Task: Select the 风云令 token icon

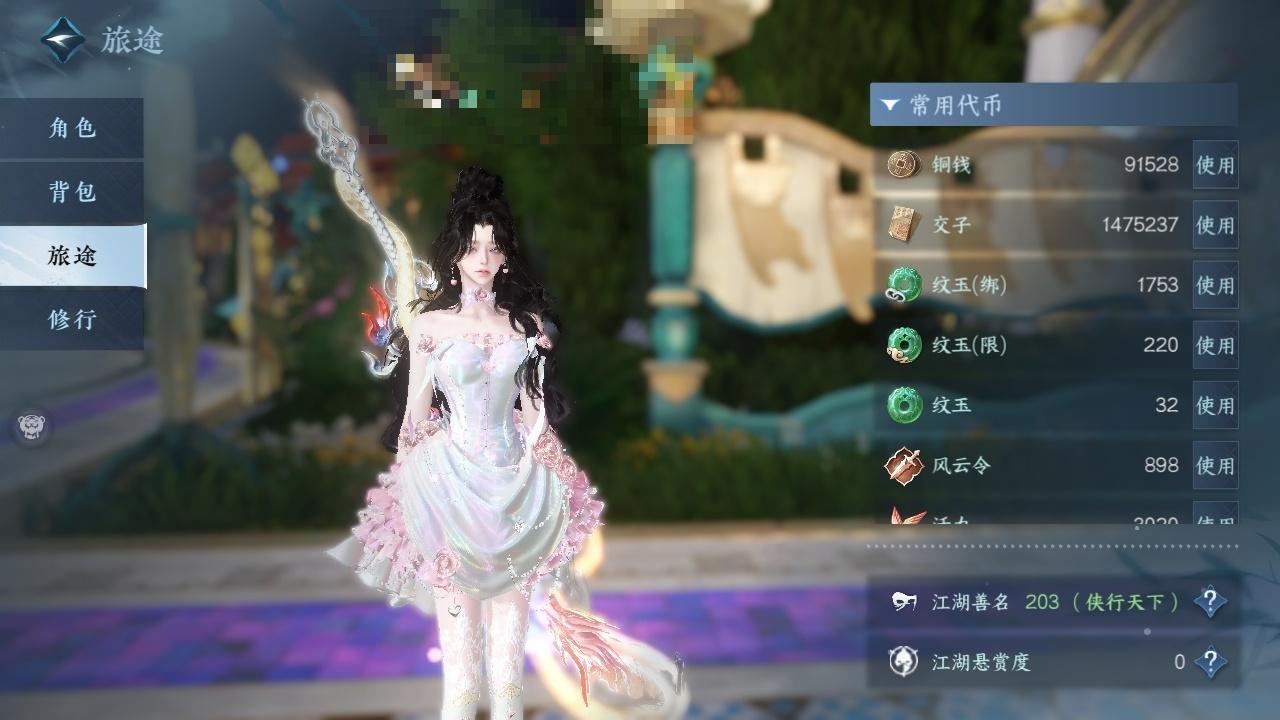Action: (904, 465)
